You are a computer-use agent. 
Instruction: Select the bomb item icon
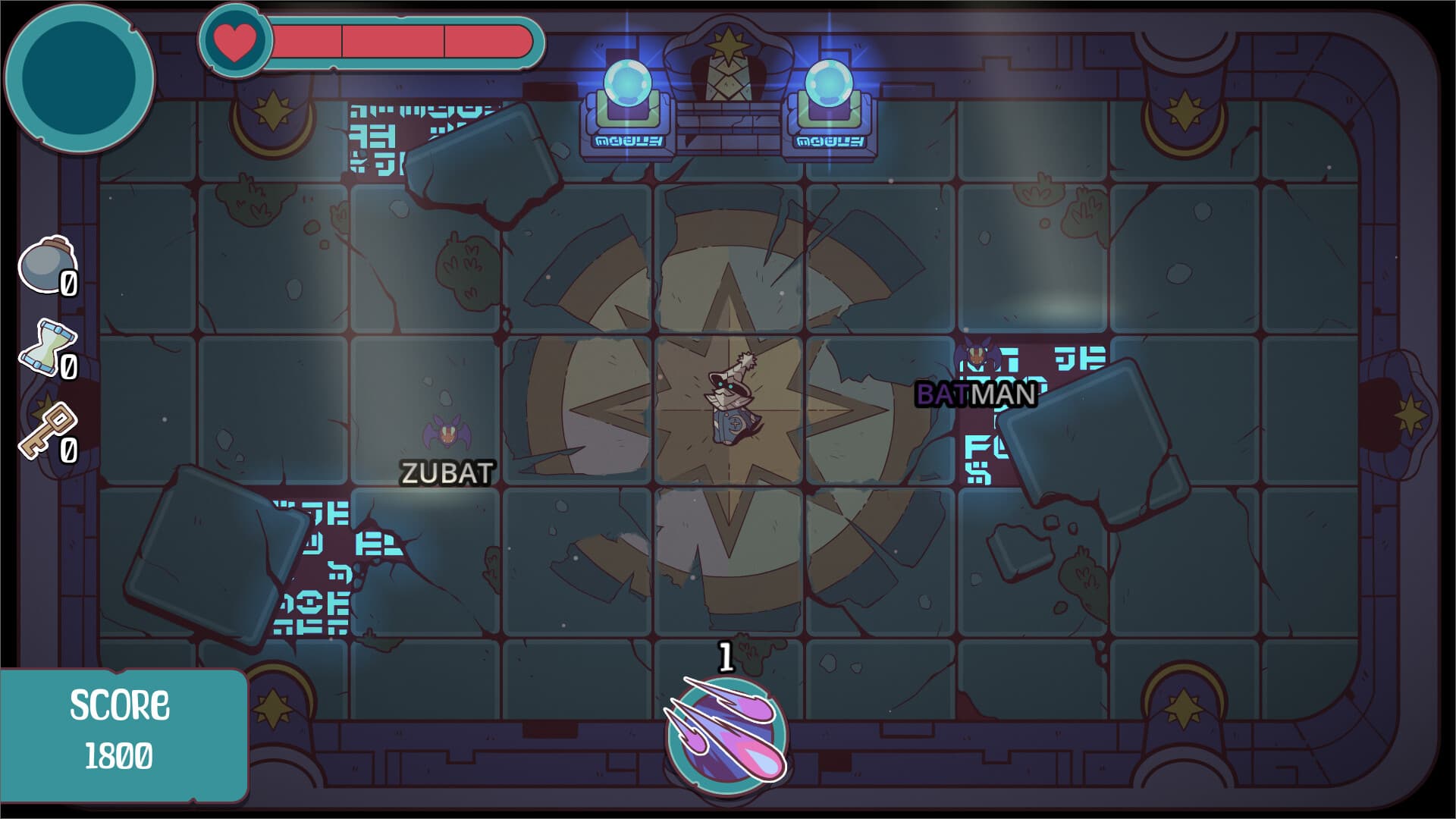pyautogui.click(x=43, y=267)
